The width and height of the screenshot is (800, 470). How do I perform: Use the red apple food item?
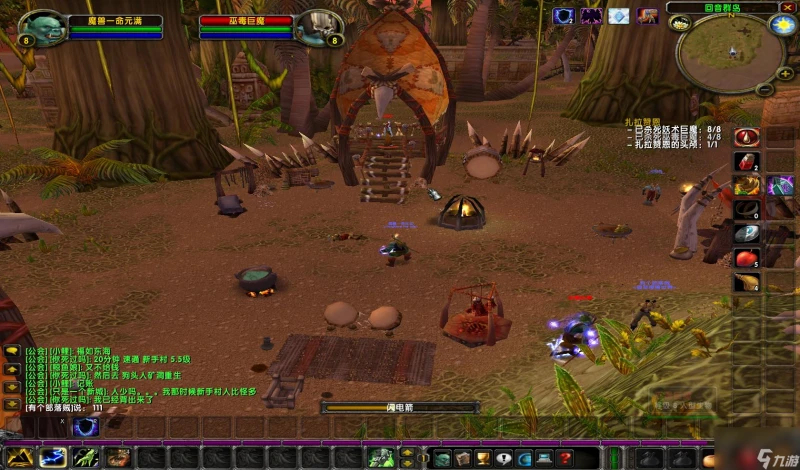pos(746,258)
